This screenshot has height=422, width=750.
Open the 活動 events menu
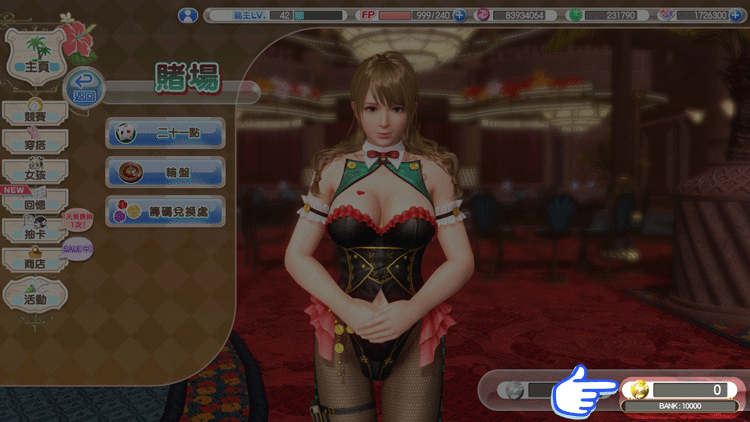tap(35, 297)
